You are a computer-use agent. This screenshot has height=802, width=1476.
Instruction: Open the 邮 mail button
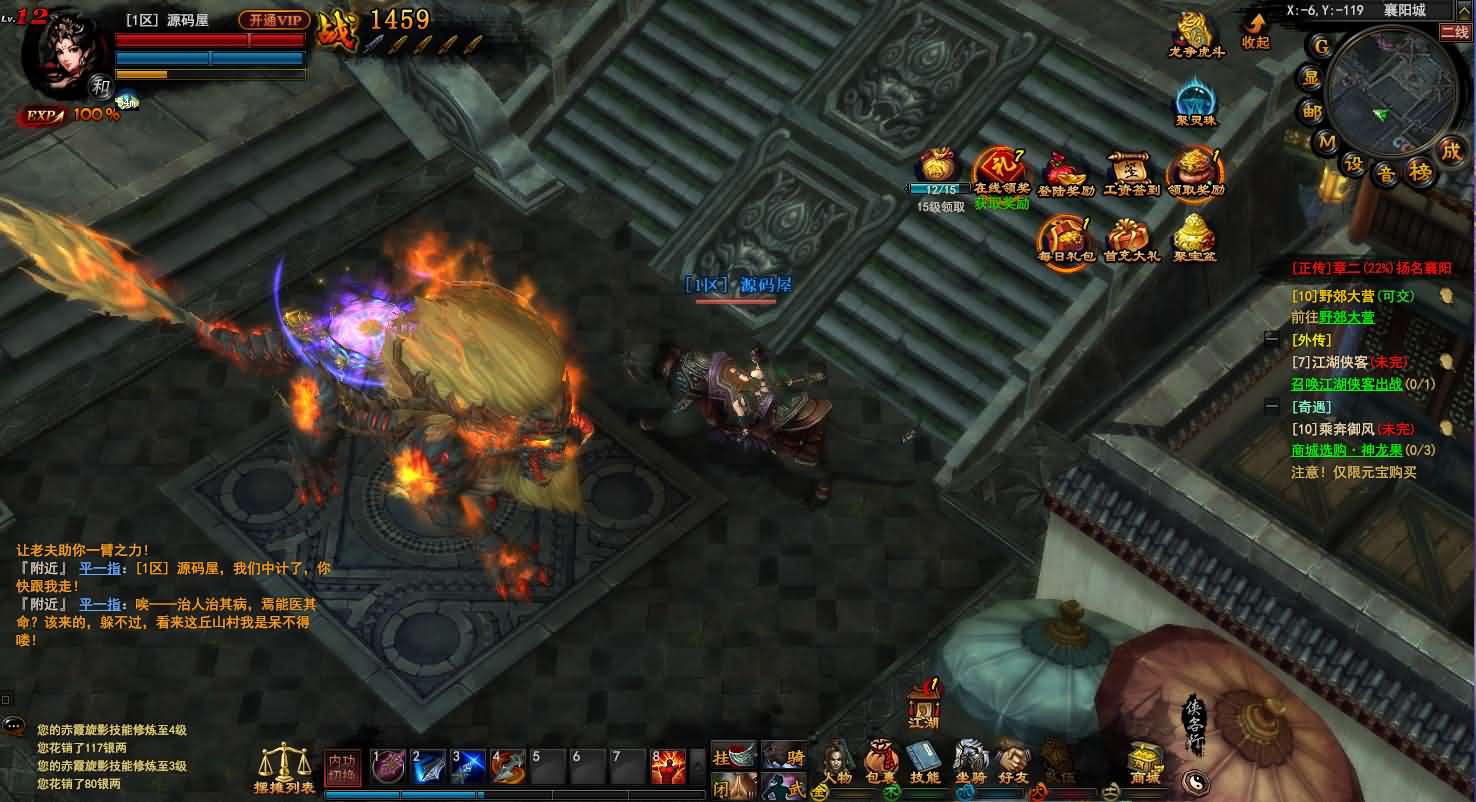click(1313, 111)
